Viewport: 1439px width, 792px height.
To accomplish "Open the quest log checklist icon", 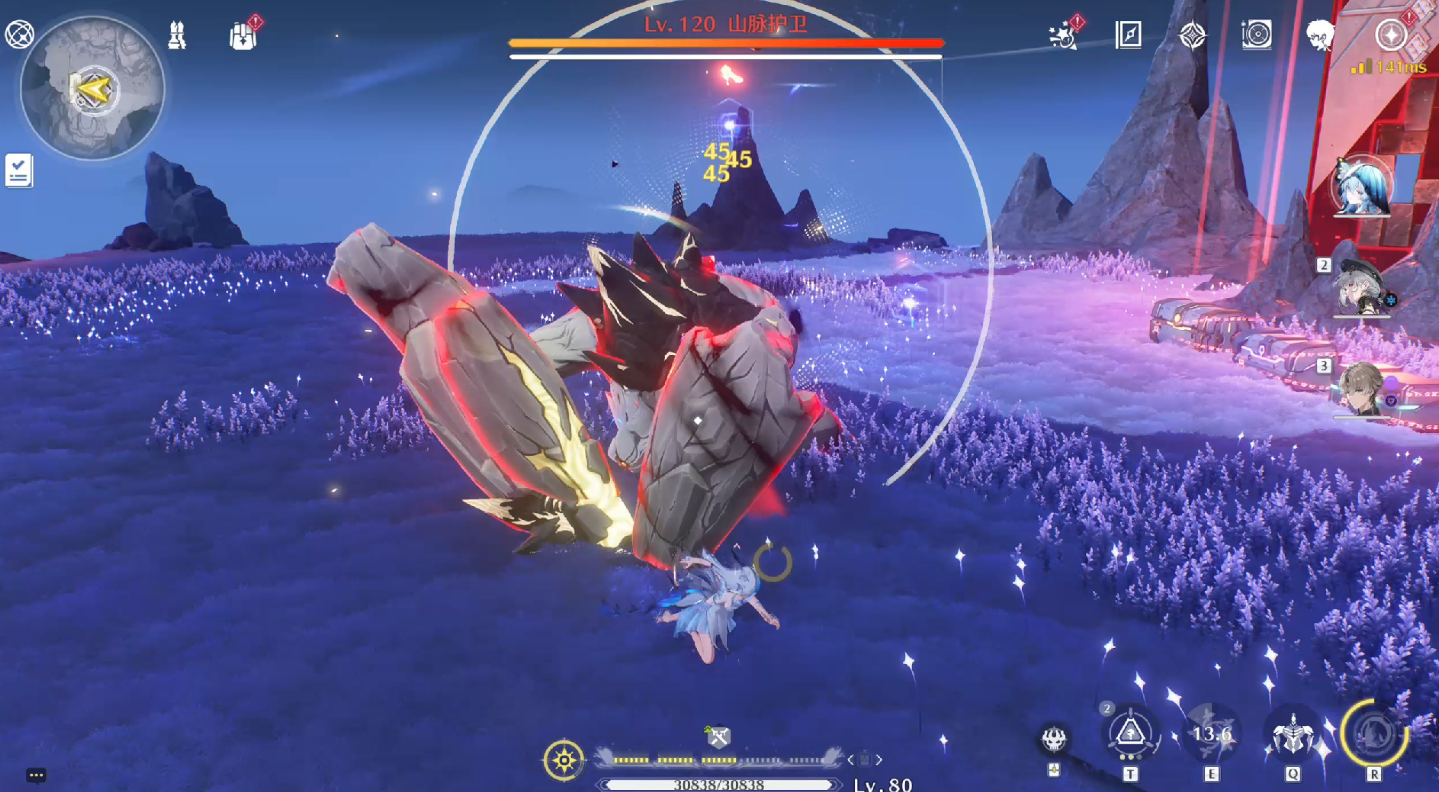I will click(x=18, y=170).
